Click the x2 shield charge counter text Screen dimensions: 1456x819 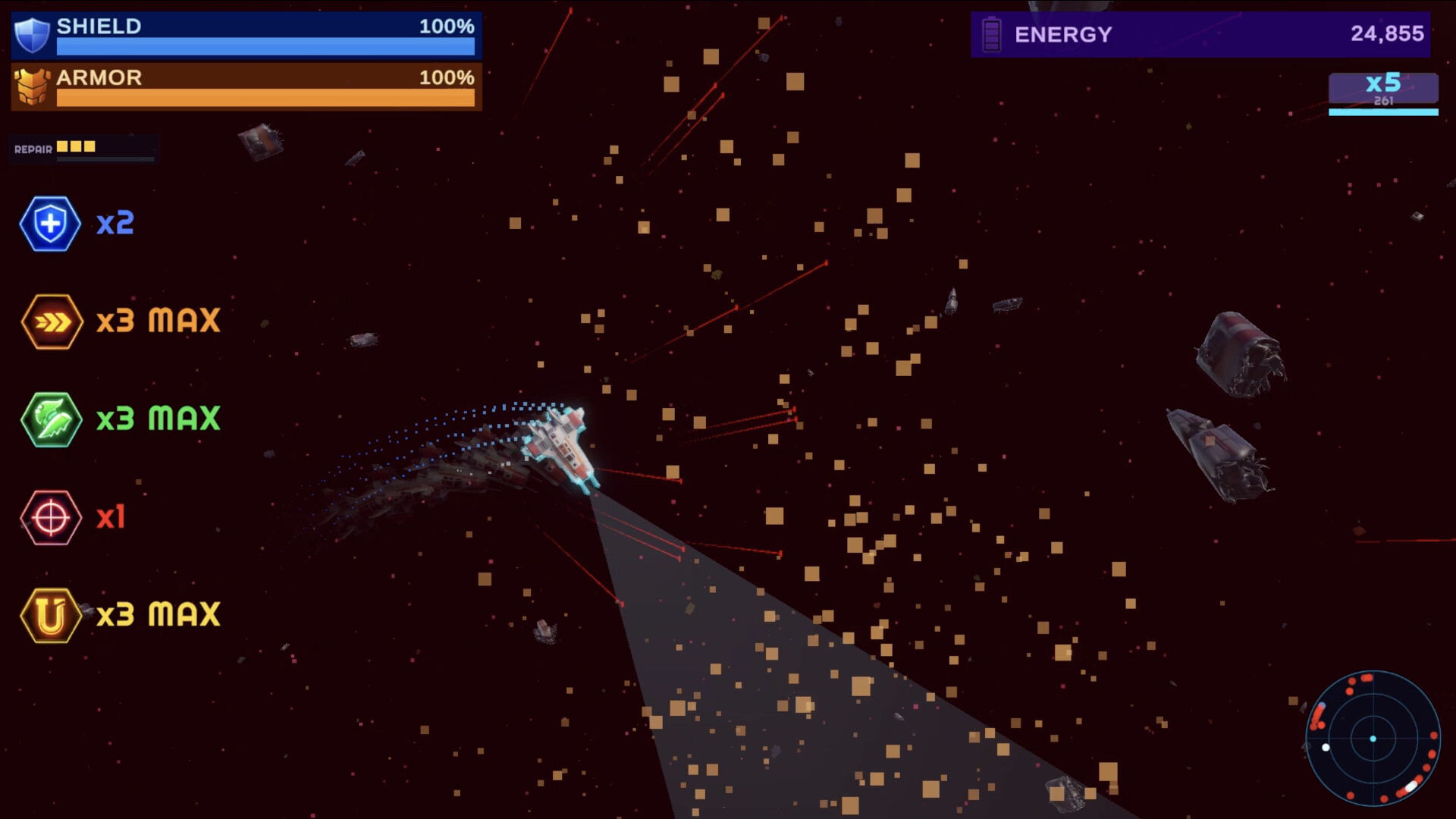click(x=115, y=223)
